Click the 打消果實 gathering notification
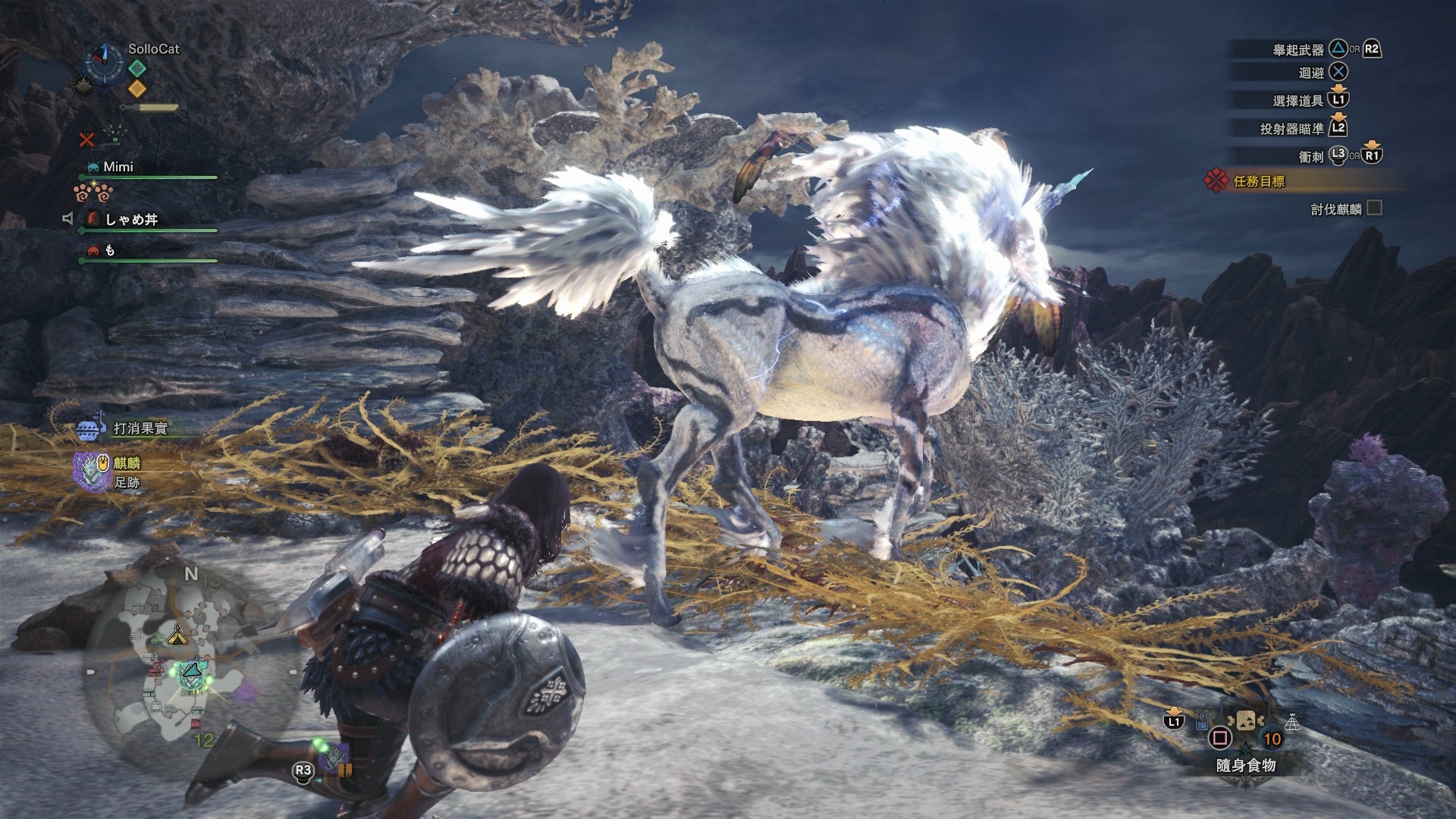Viewport: 1456px width, 819px height. (140, 428)
